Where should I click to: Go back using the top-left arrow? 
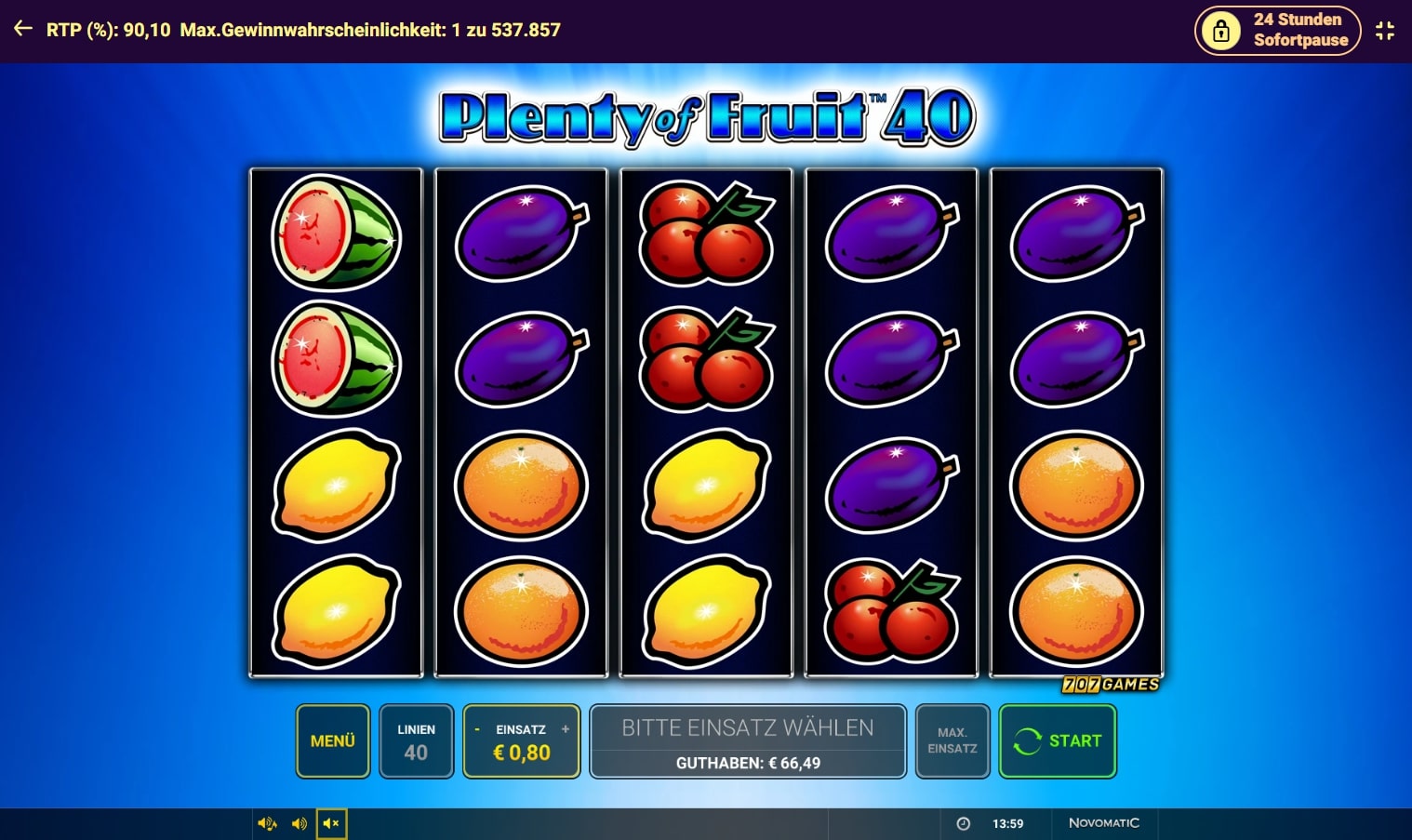[23, 30]
